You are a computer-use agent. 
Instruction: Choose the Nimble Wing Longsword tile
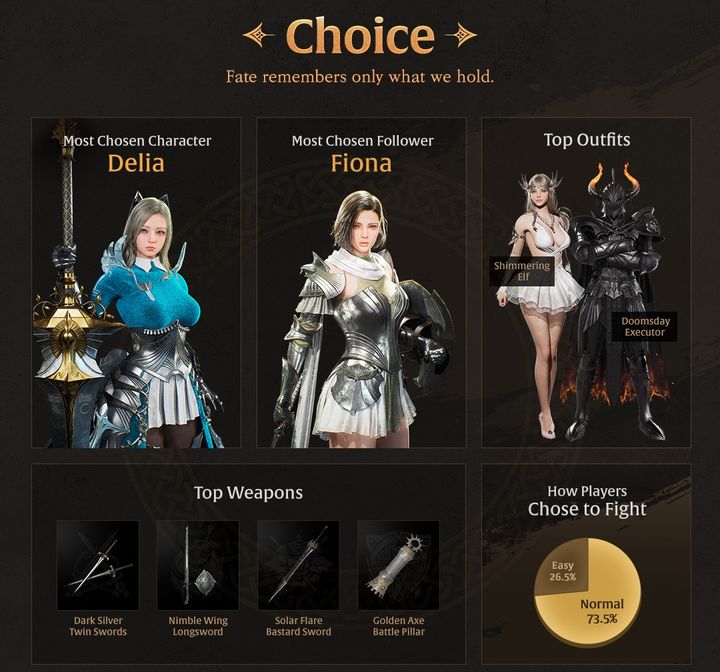[197, 565]
